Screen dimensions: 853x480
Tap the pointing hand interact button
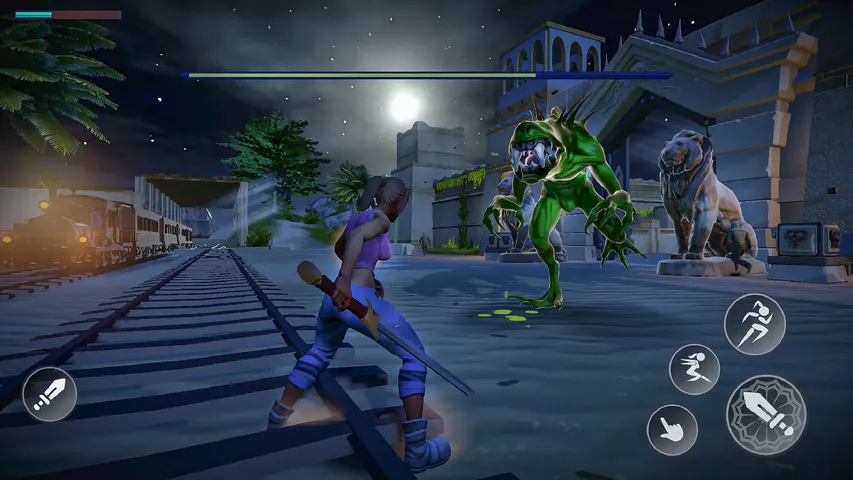672,429
